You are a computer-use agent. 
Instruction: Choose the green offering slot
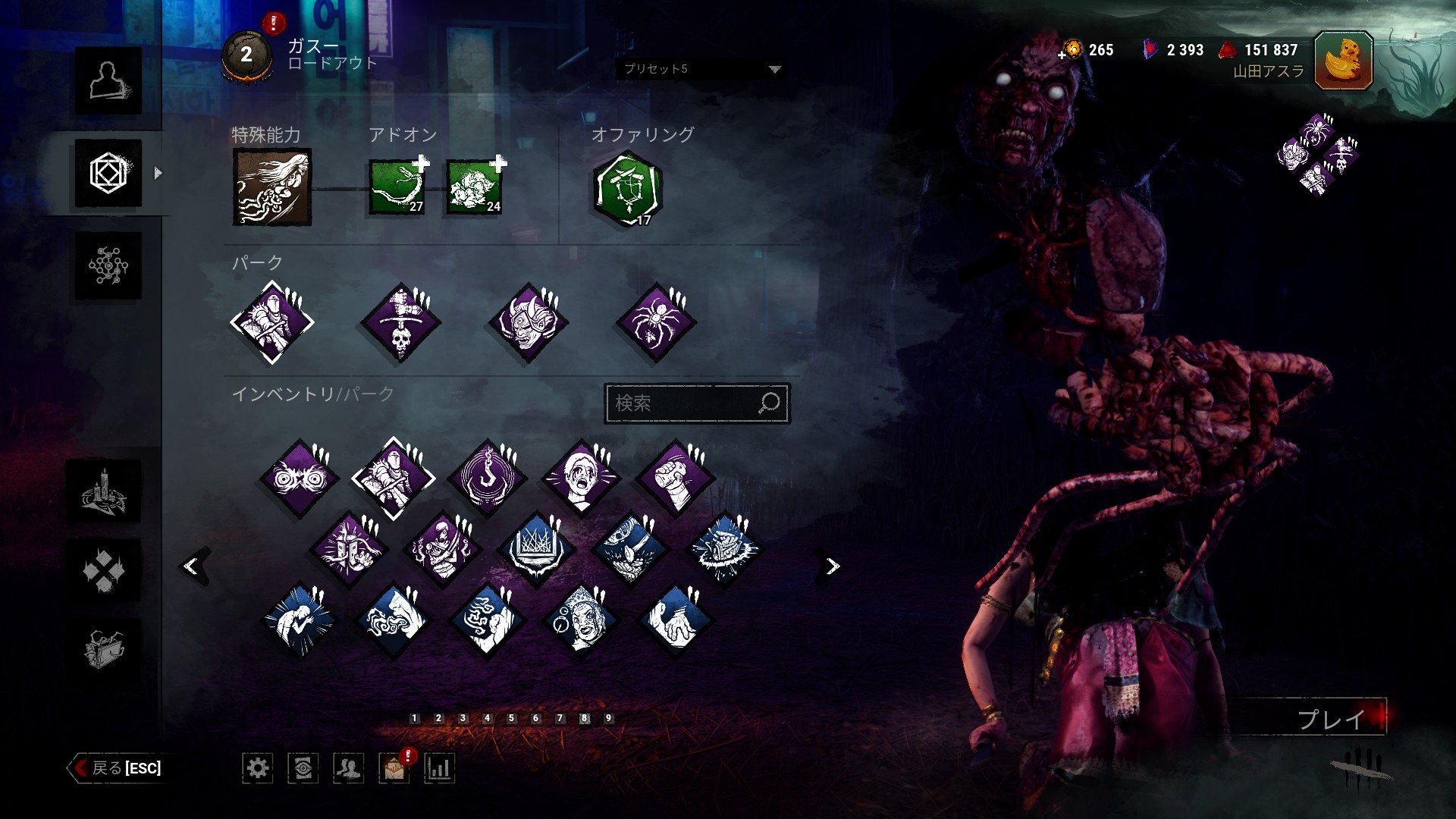[628, 190]
